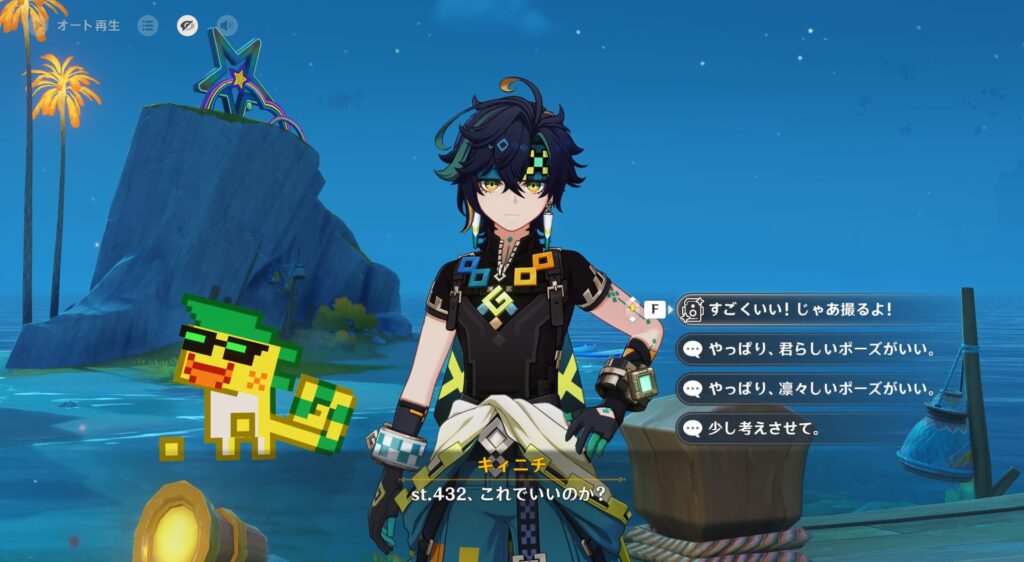Pick the '凛々しいポーズがいい' dialogue option
This screenshot has width=1024, height=562.
808,389
